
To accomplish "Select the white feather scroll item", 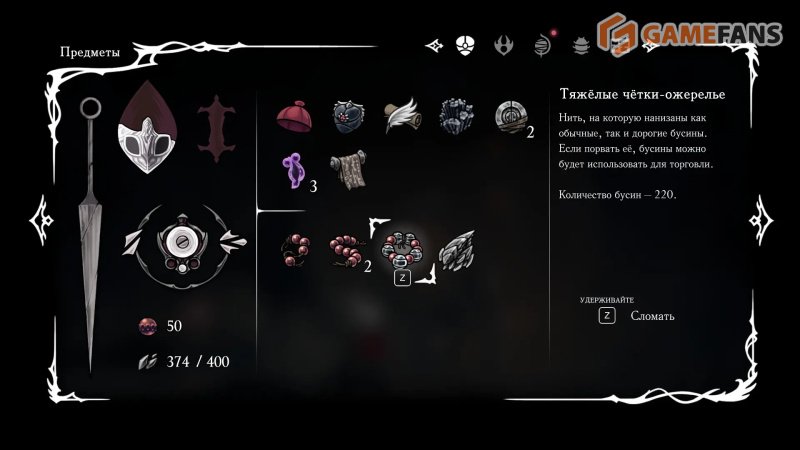I will (x=402, y=115).
